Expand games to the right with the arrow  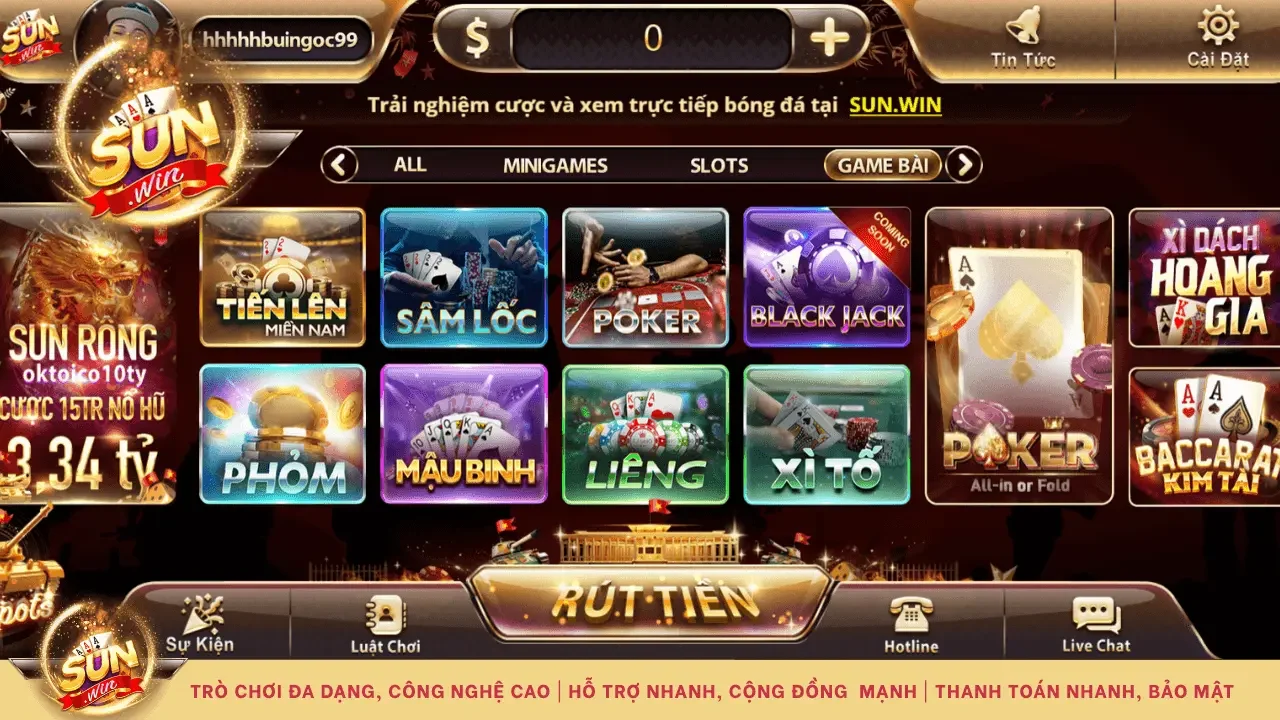pos(961,164)
